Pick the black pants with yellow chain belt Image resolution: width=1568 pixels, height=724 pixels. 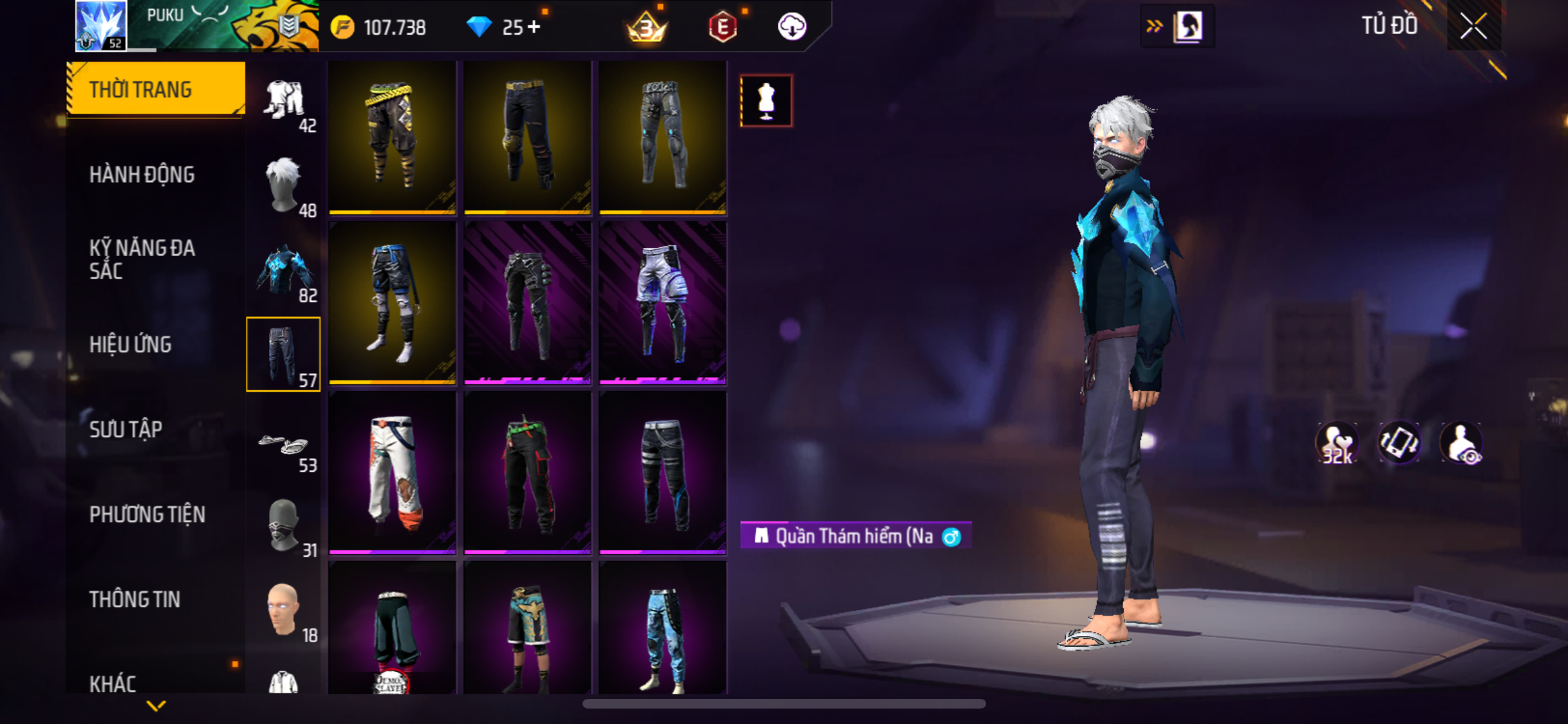click(x=392, y=136)
